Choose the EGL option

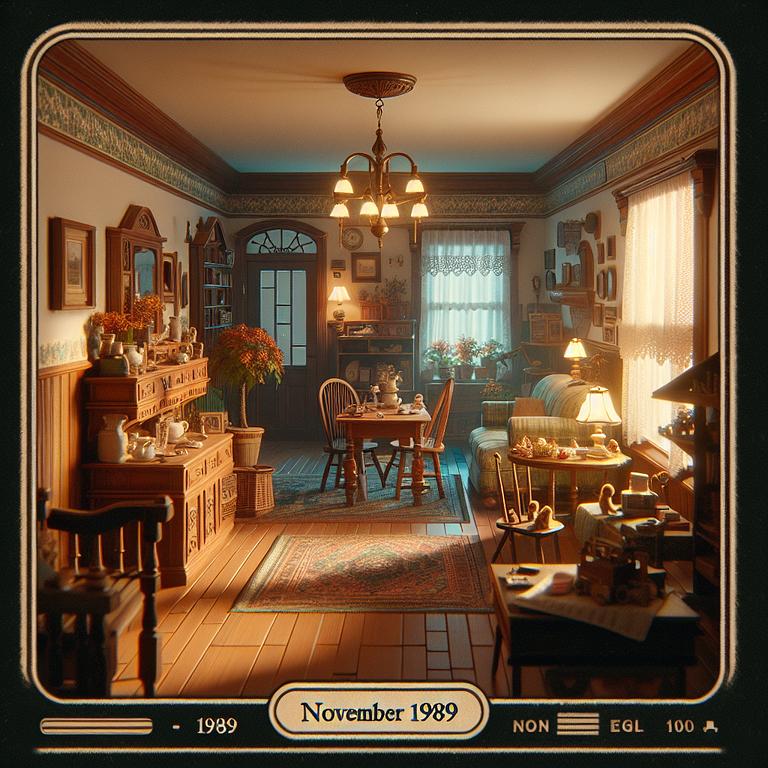click(626, 726)
